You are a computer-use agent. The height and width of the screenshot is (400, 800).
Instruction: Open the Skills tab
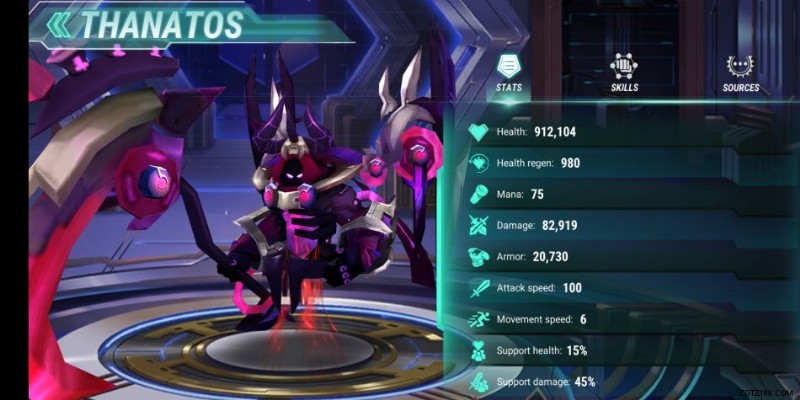pyautogui.click(x=625, y=72)
